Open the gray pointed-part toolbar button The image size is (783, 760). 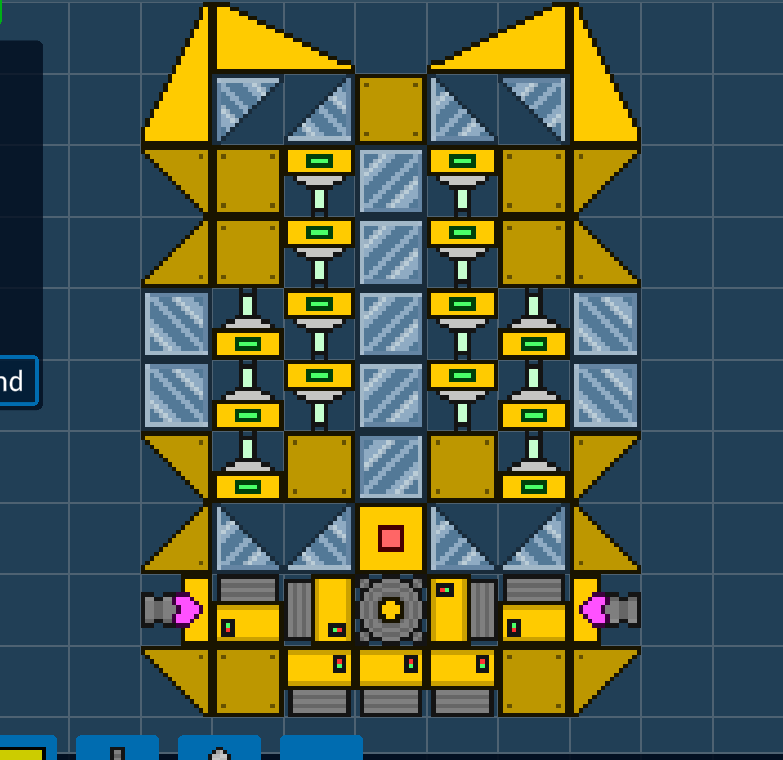point(219,750)
